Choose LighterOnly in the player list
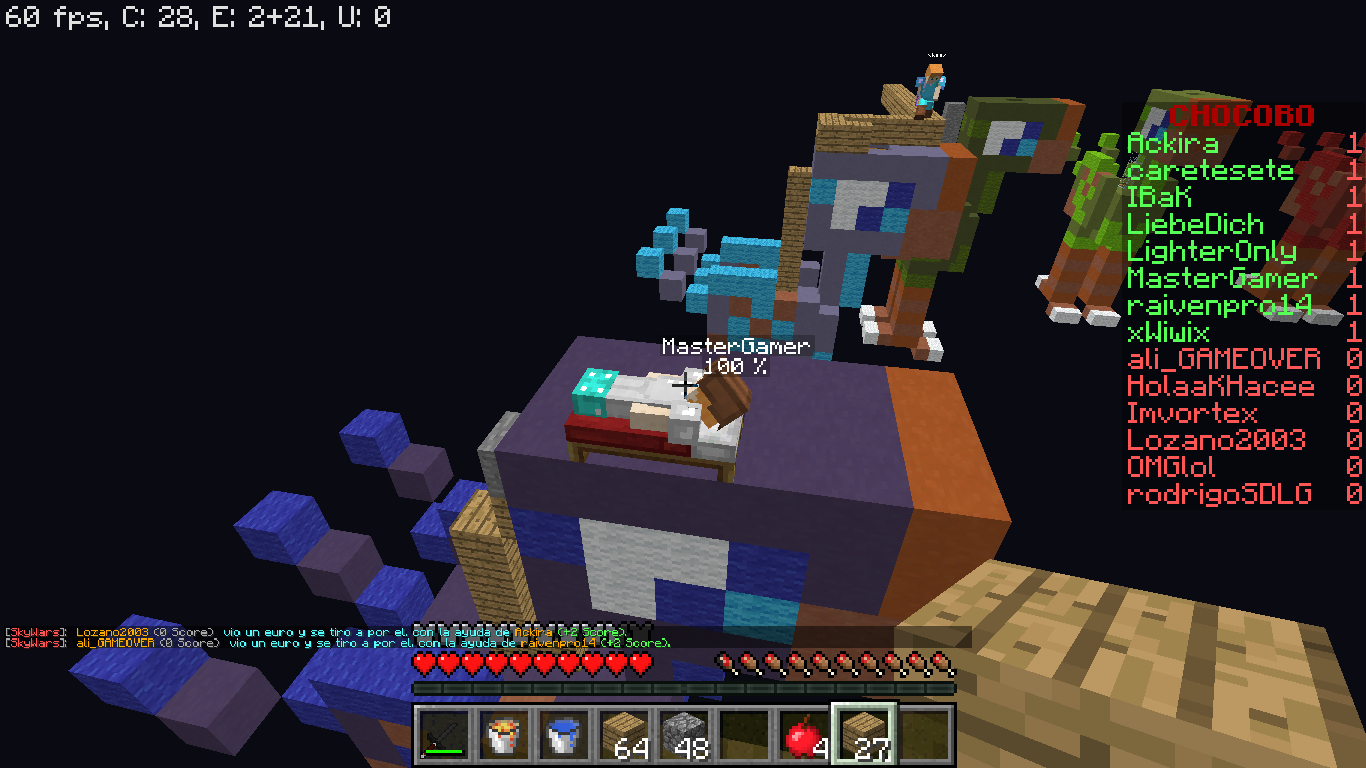Viewport: 1366px width, 768px height. [x=1211, y=251]
